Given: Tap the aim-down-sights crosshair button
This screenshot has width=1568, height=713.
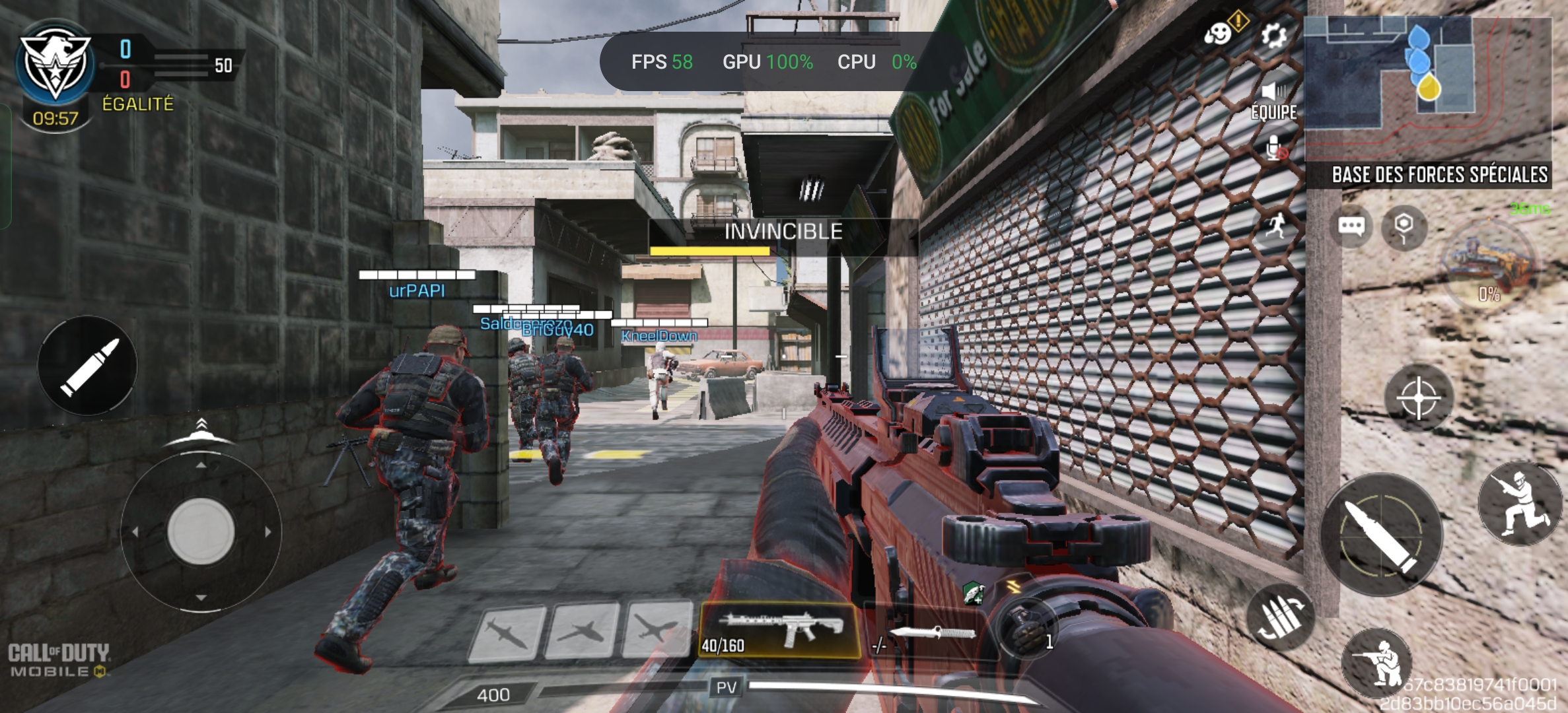Looking at the screenshot, I should [1419, 397].
